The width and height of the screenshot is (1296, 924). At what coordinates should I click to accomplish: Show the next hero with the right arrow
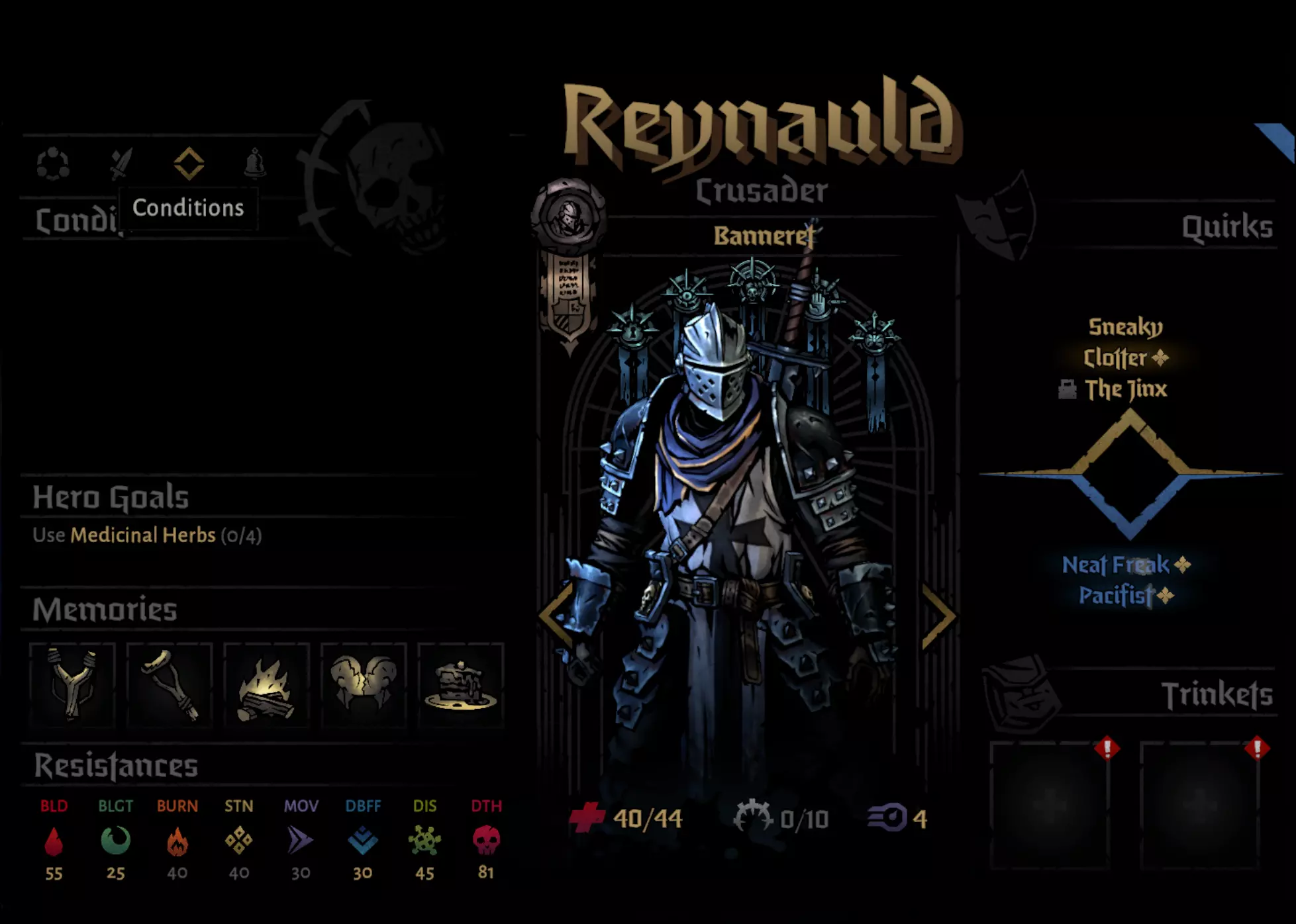pyautogui.click(x=939, y=616)
